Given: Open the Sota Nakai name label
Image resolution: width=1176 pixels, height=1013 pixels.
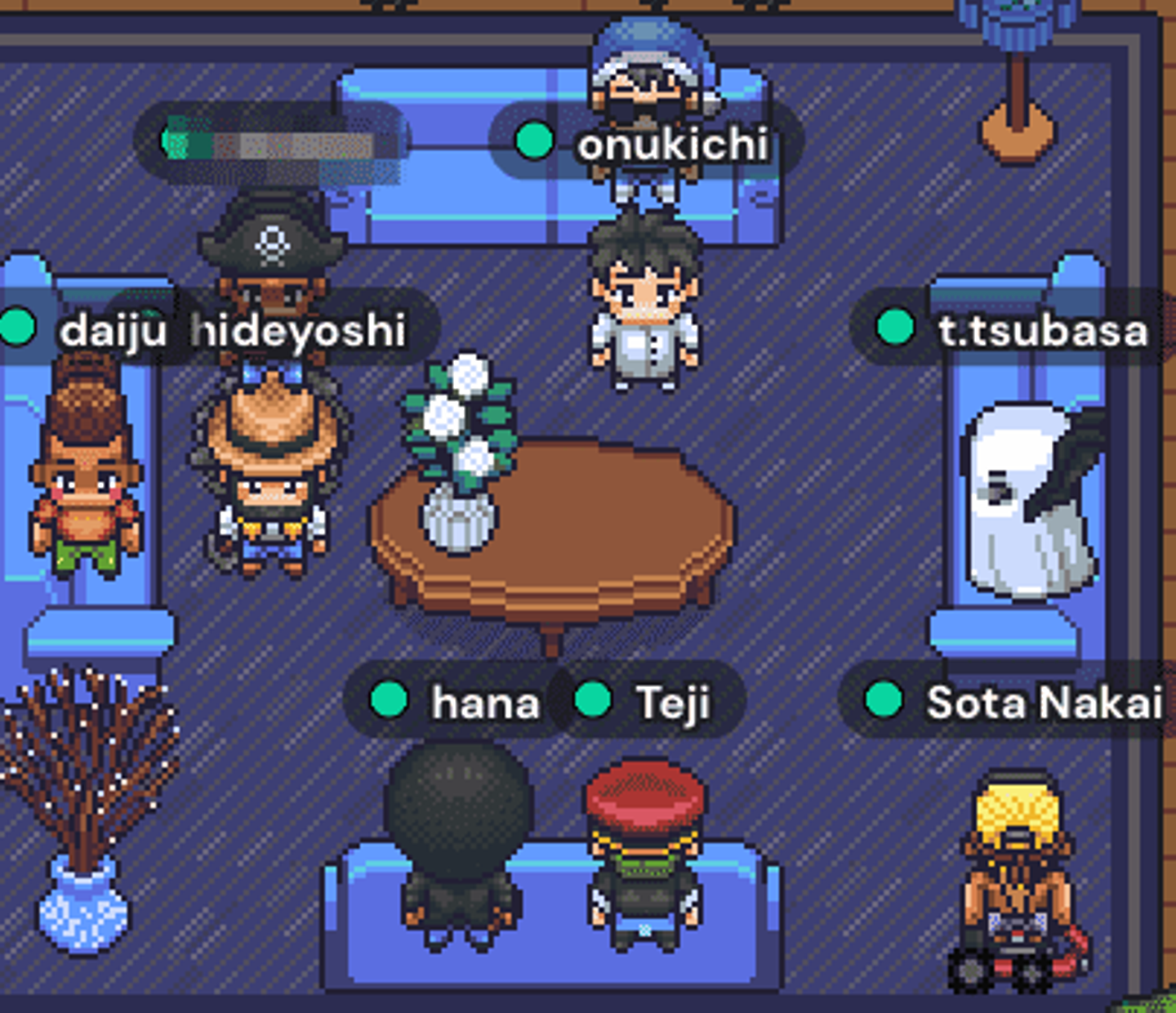Looking at the screenshot, I should tap(1043, 703).
